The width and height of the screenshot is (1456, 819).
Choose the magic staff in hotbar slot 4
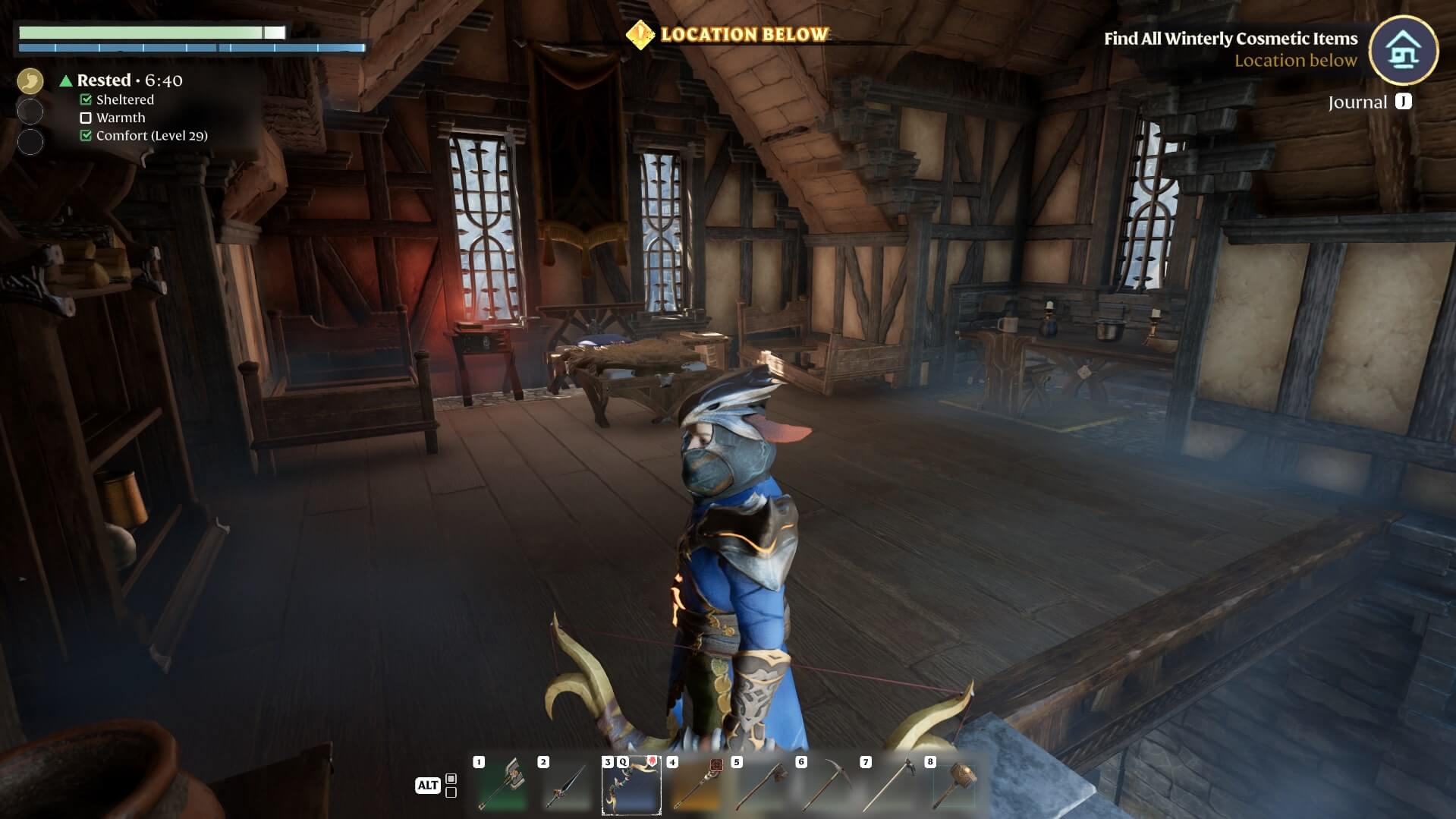coord(696,786)
